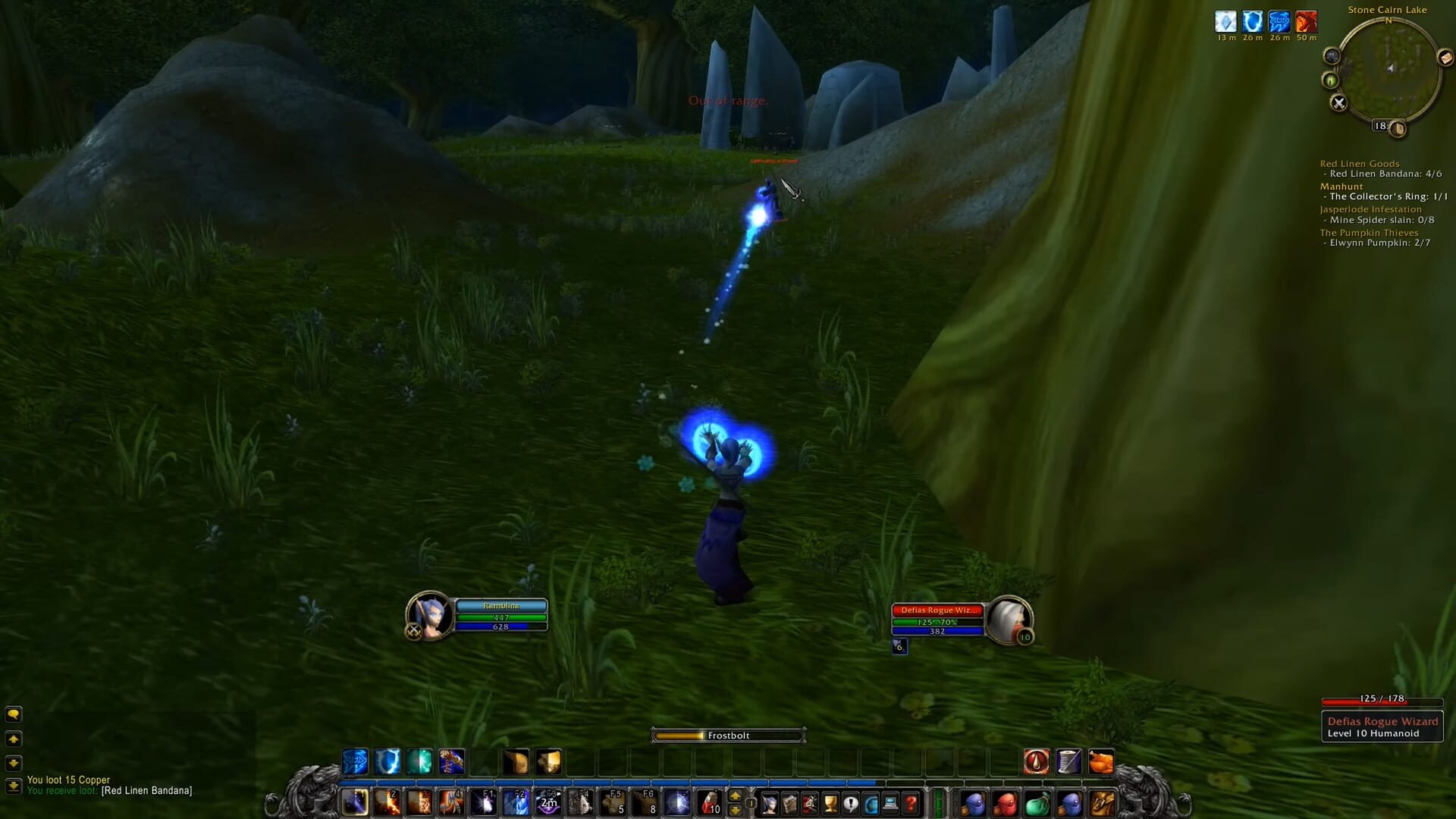Viewport: 1456px width, 819px height.
Task: Click the Red Linen Goods quest tracker entry
Action: (1360, 163)
